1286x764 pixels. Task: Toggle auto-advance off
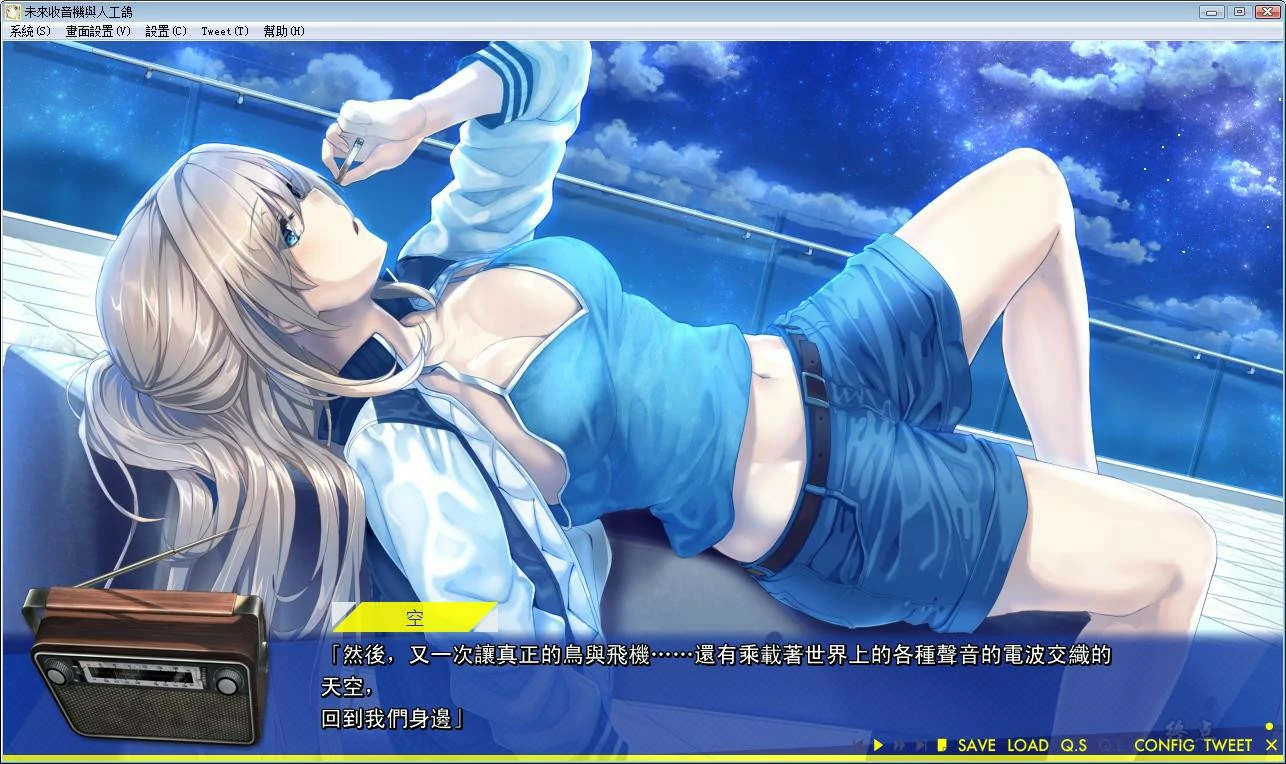878,745
